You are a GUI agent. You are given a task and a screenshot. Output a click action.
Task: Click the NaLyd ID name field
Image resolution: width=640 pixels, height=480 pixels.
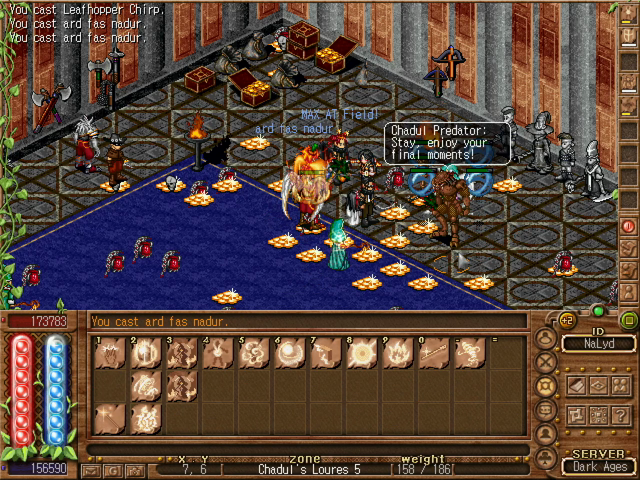click(x=598, y=343)
